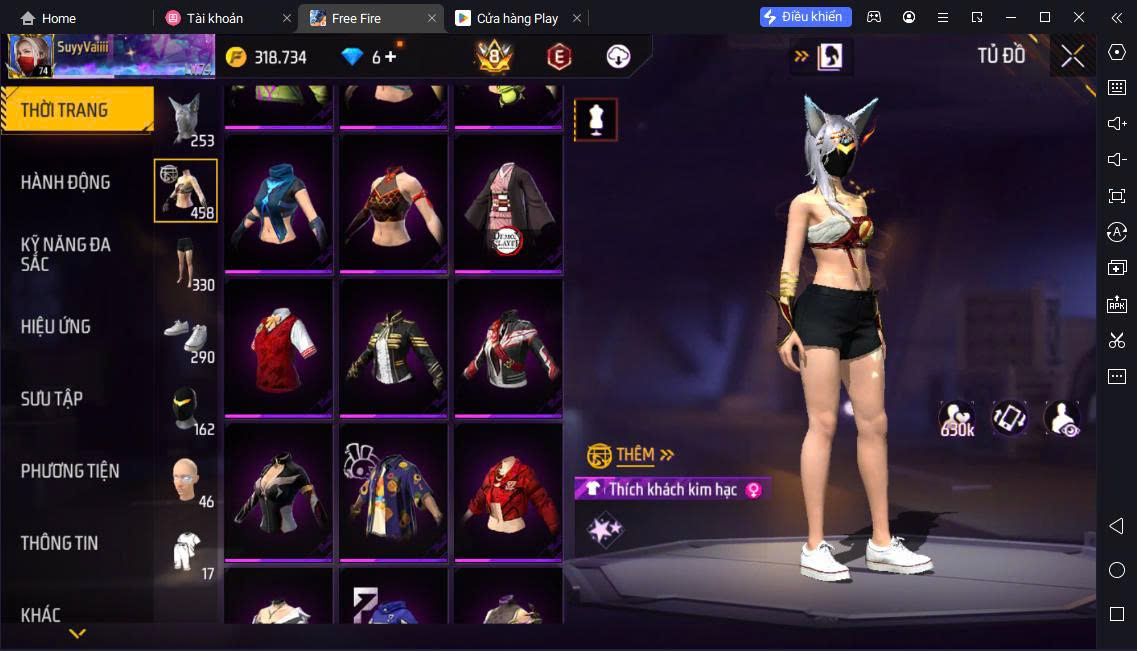Image resolution: width=1137 pixels, height=651 pixels.
Task: Select the white sneakers shoes subcategory
Action: click(x=185, y=335)
